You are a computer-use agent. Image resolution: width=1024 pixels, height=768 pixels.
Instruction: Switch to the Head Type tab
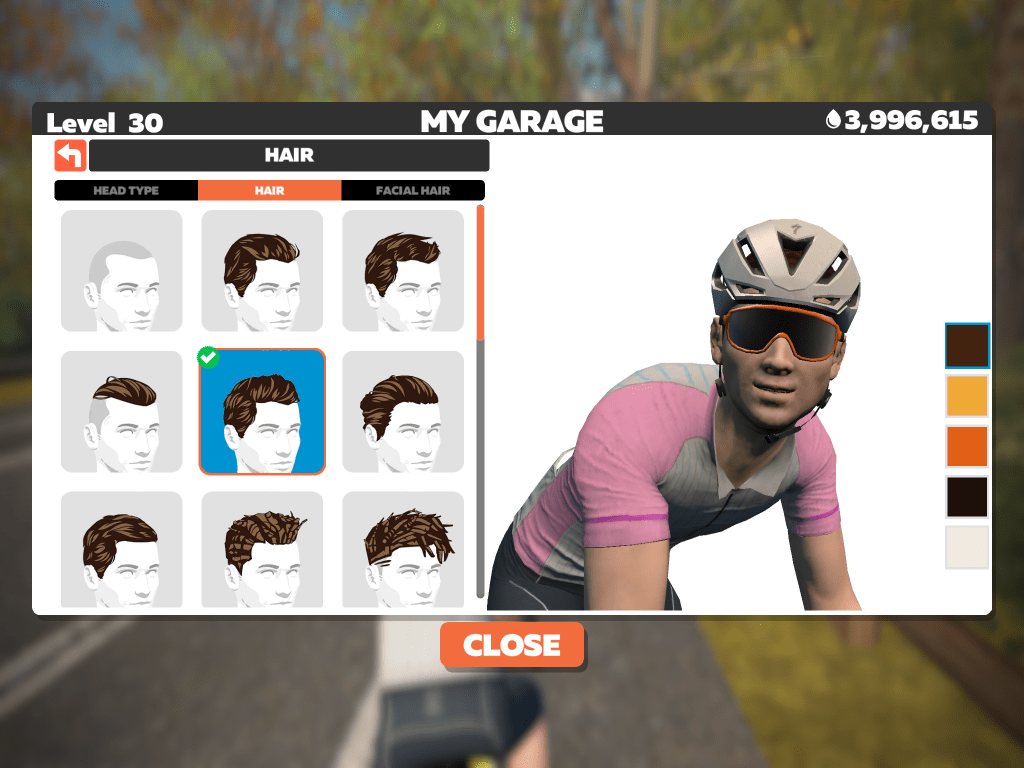[x=126, y=191]
